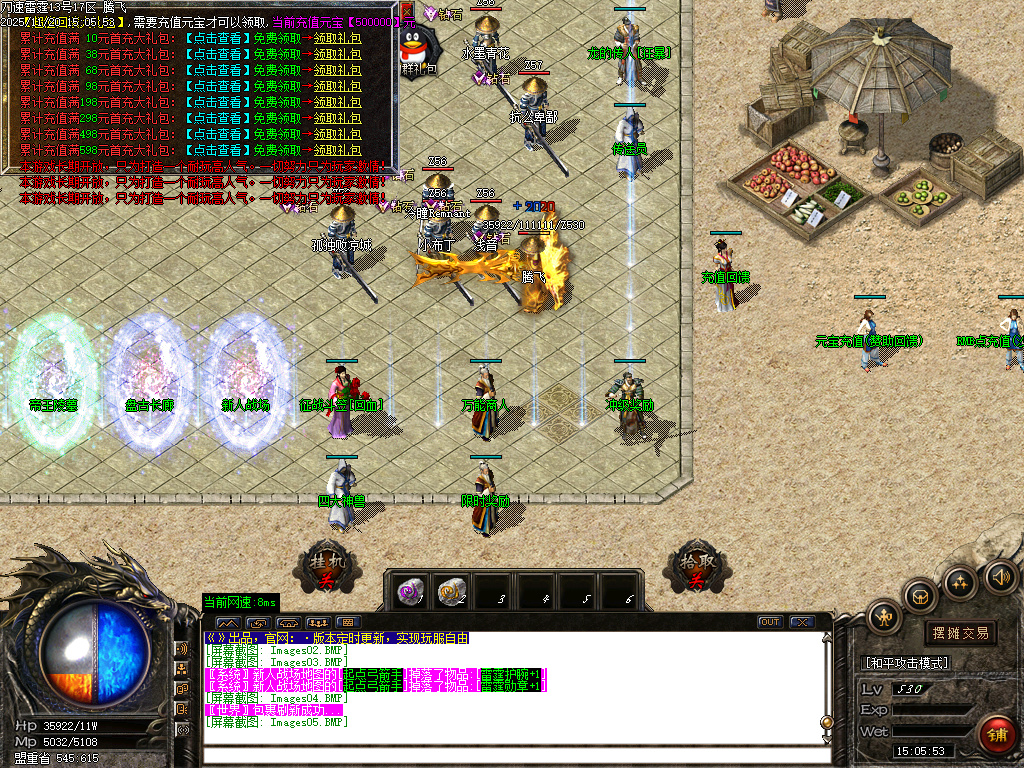Open the character equipment figure icon
Image resolution: width=1024 pixels, height=768 pixels.
click(884, 616)
